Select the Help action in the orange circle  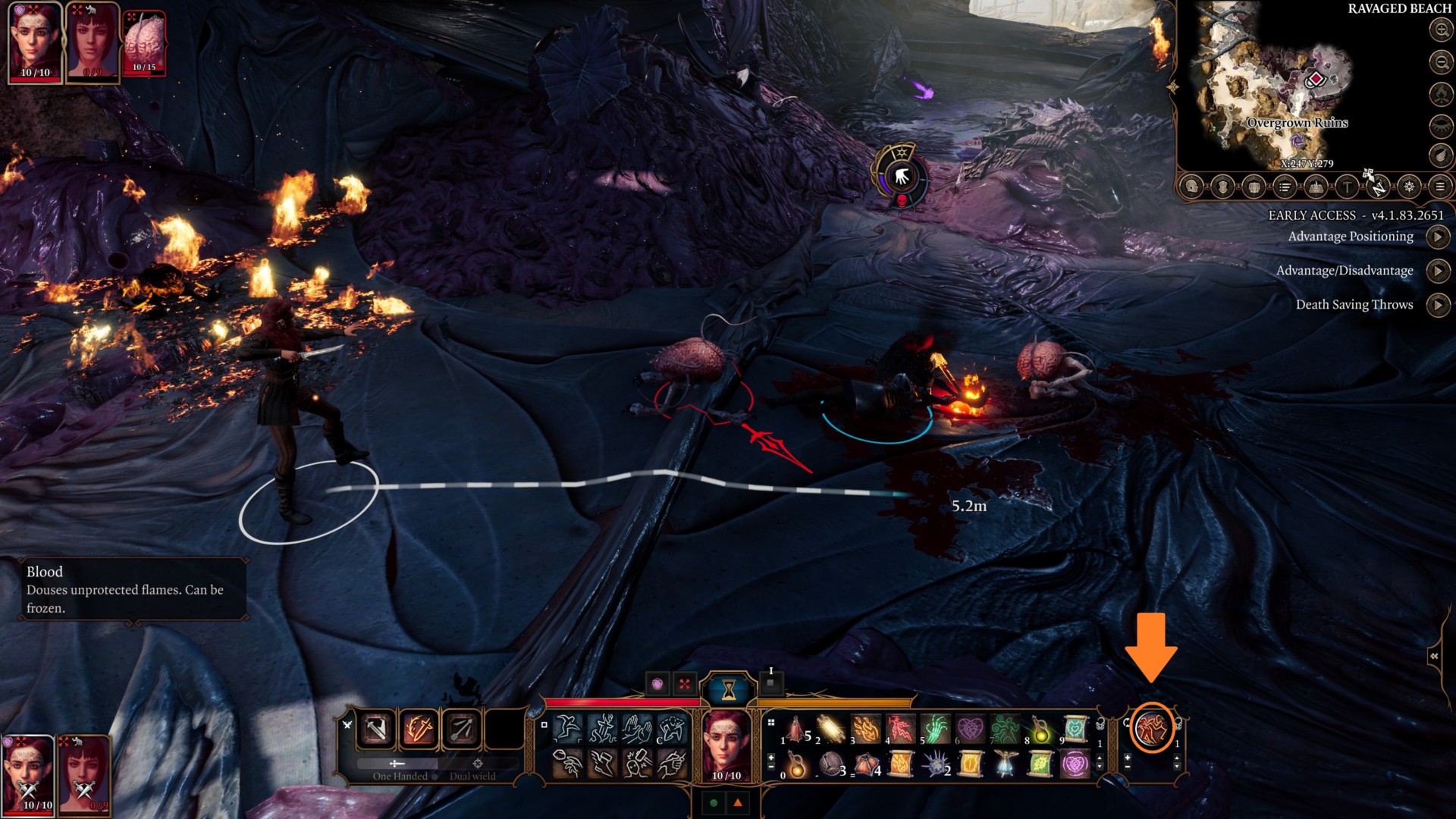pyautogui.click(x=1152, y=730)
